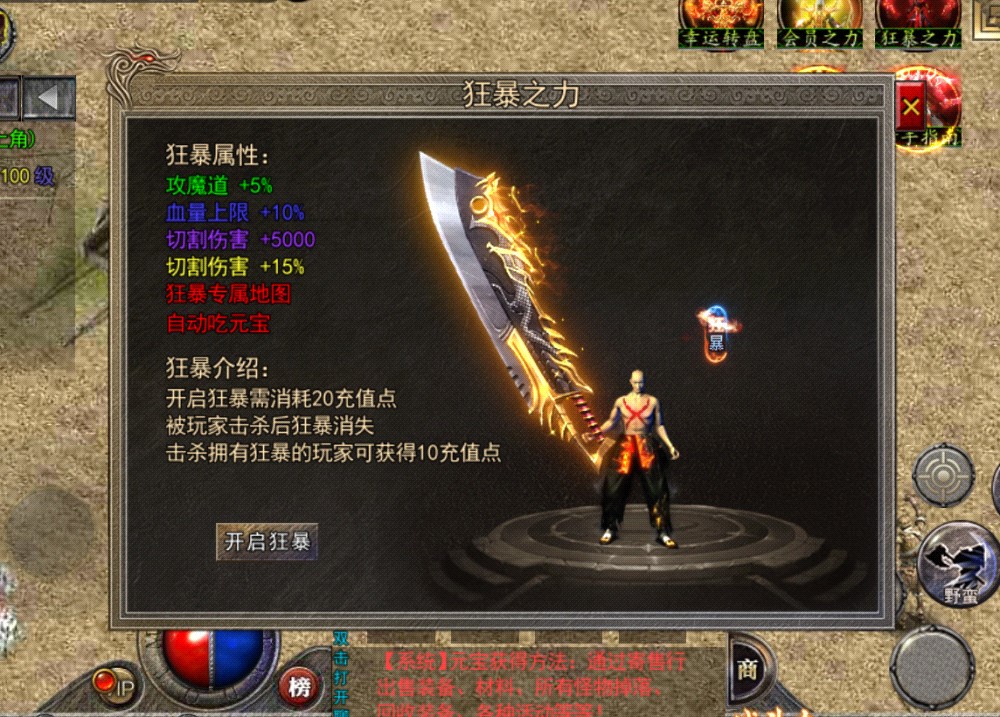Open the 榜 ranking button
Screen dimensions: 1000x717
[x=299, y=686]
